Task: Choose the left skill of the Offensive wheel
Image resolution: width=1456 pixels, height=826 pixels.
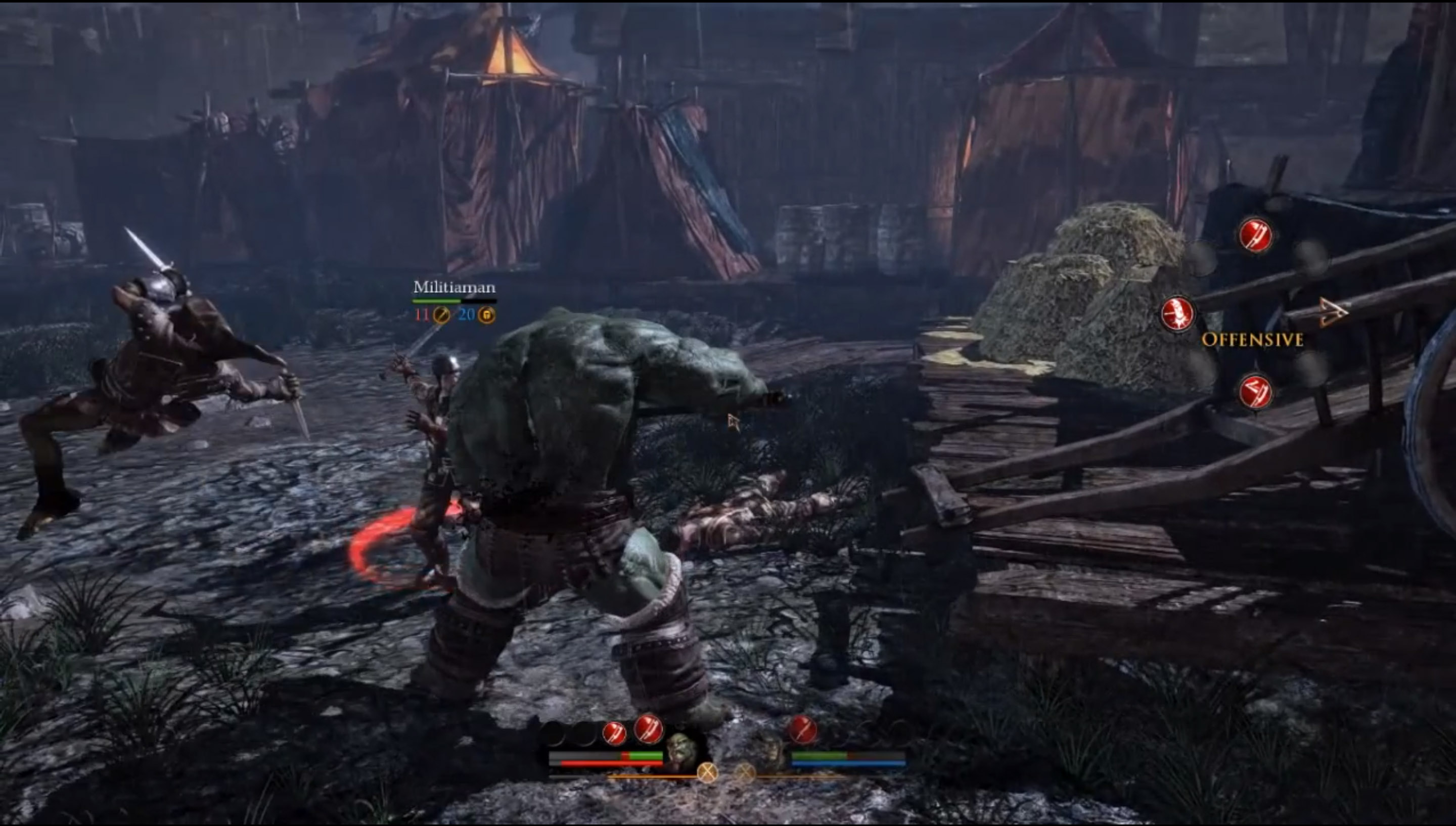Action: (x=1177, y=314)
